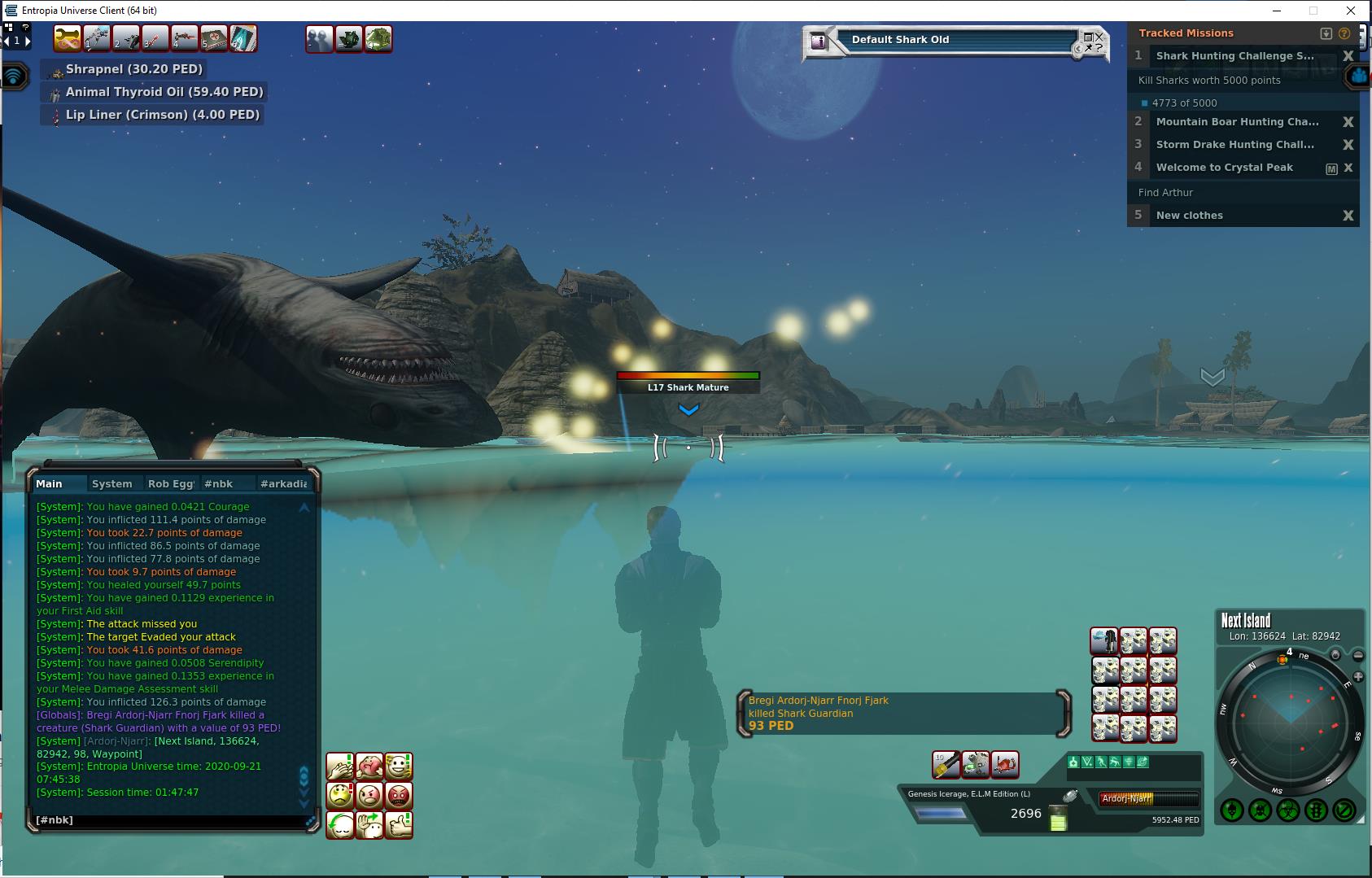
Task: Use the first aid kit in slot 5
Action: coord(214,38)
